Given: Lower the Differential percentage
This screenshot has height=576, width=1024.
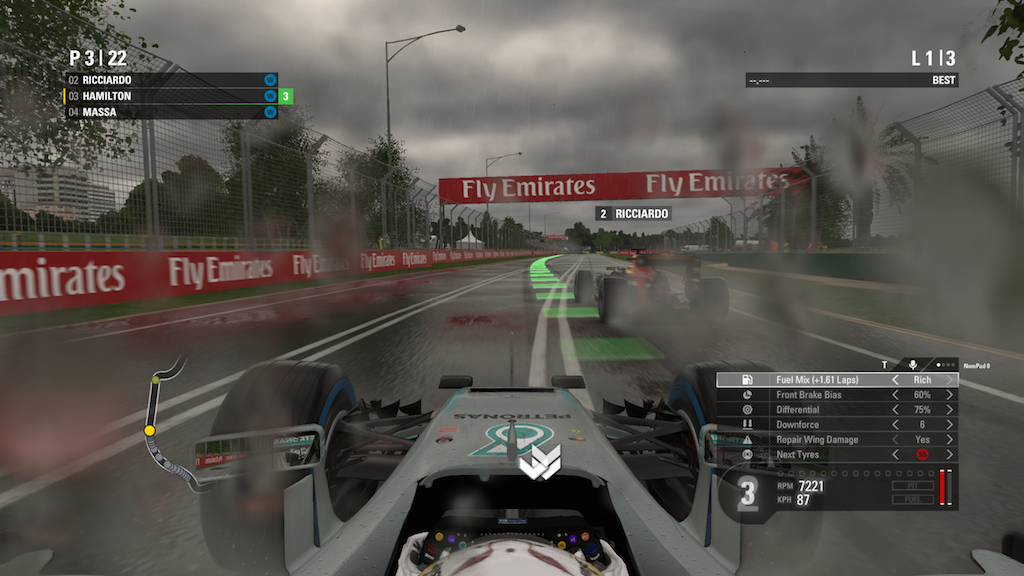Looking at the screenshot, I should (x=896, y=410).
